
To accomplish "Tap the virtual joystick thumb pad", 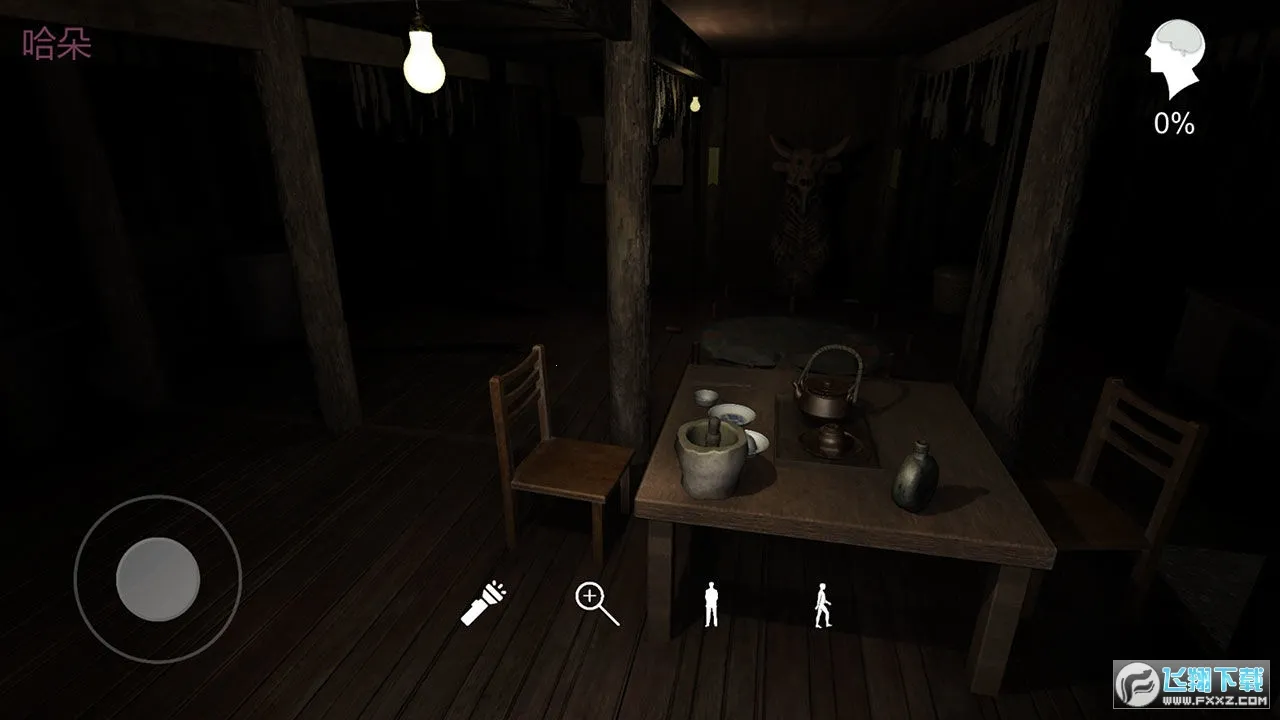I will click(158, 579).
